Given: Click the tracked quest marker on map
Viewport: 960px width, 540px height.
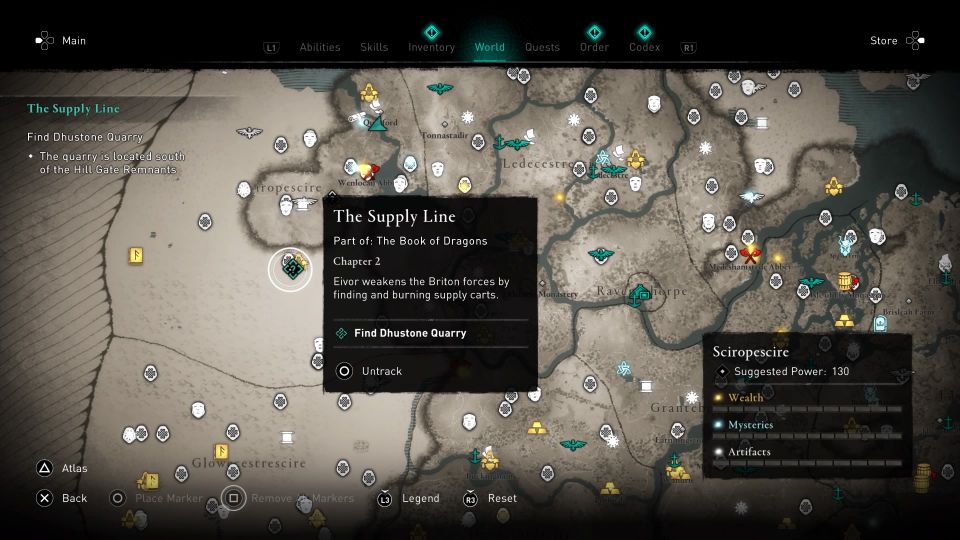Looking at the screenshot, I should click(x=291, y=268).
